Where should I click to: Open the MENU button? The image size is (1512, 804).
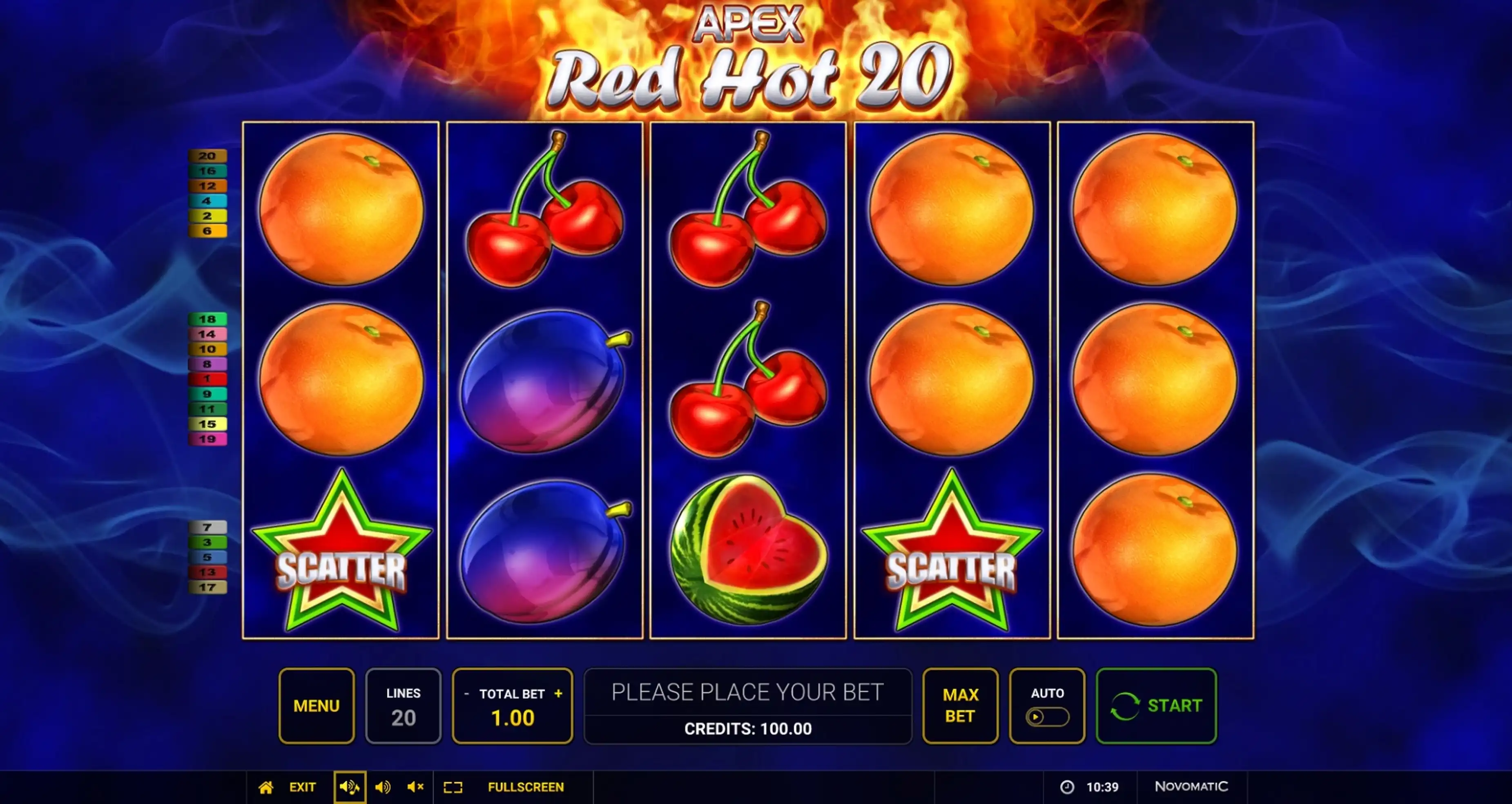coord(317,705)
